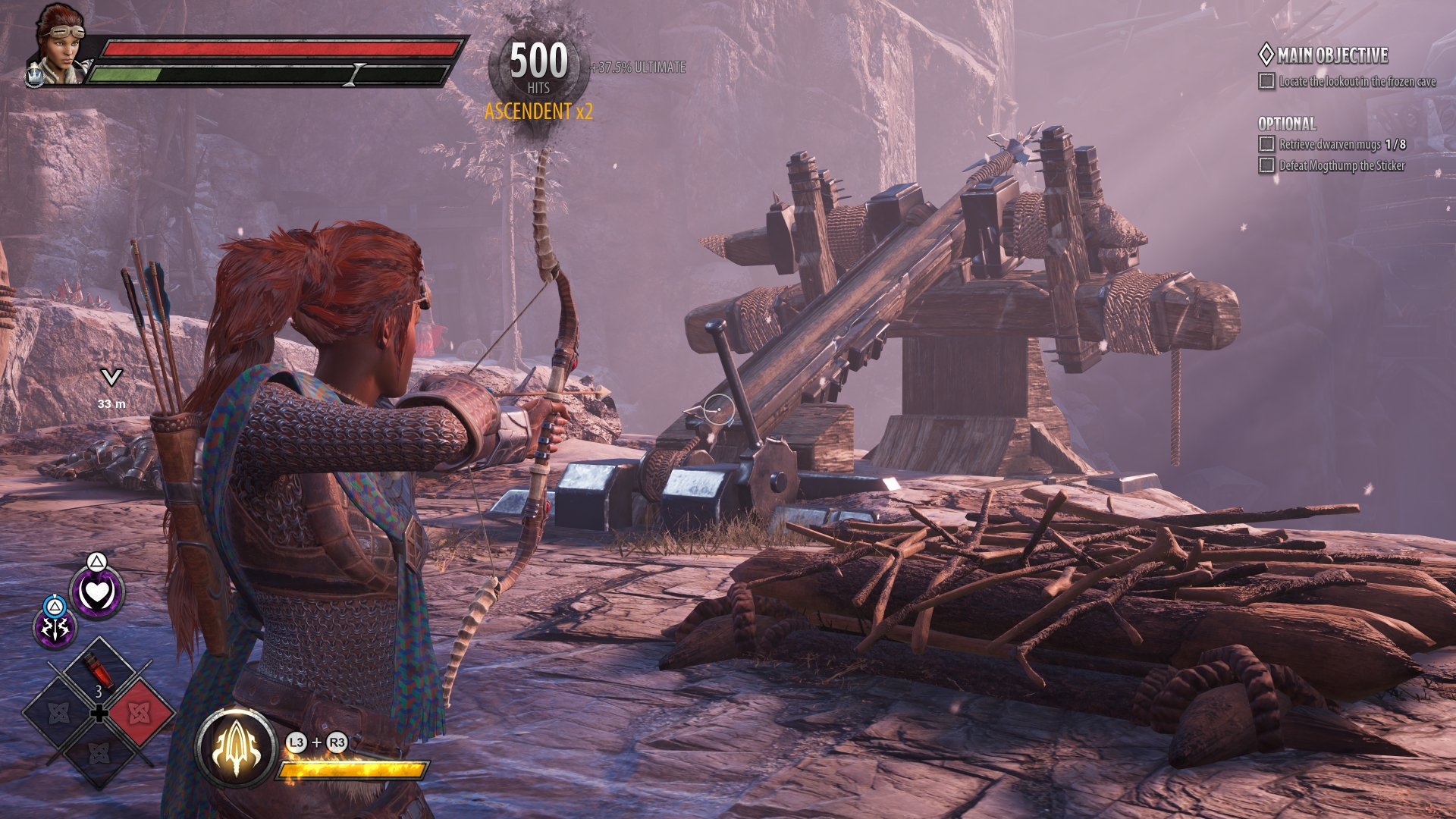Viewport: 1456px width, 819px height.
Task: Click the red-haired hero portrait
Action: [x=59, y=44]
